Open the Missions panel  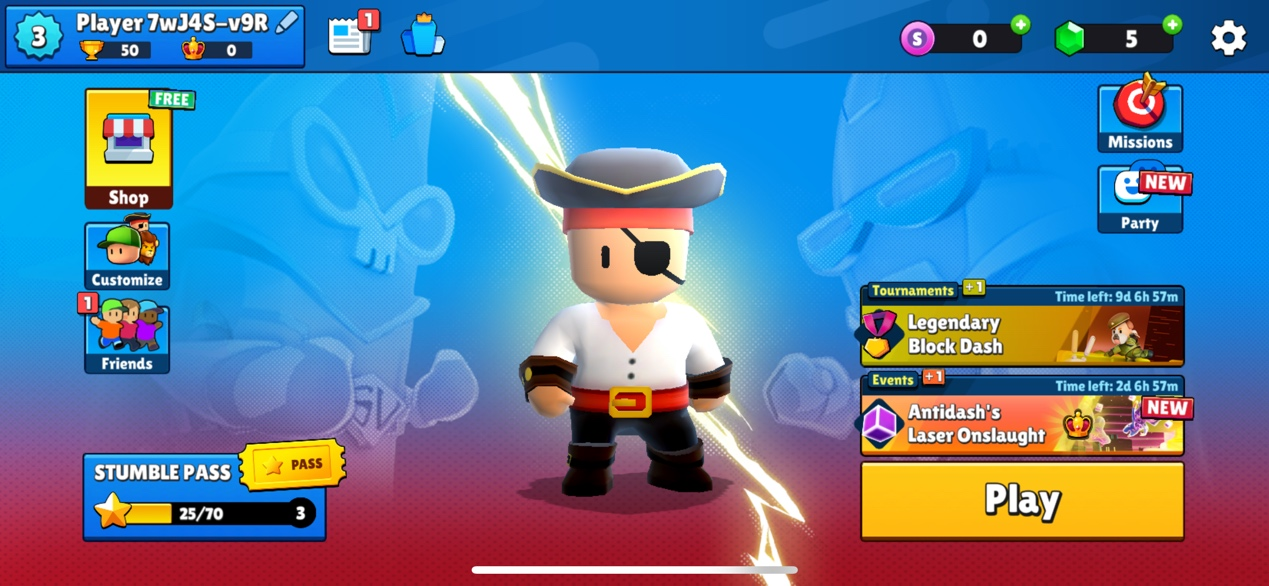click(1140, 117)
